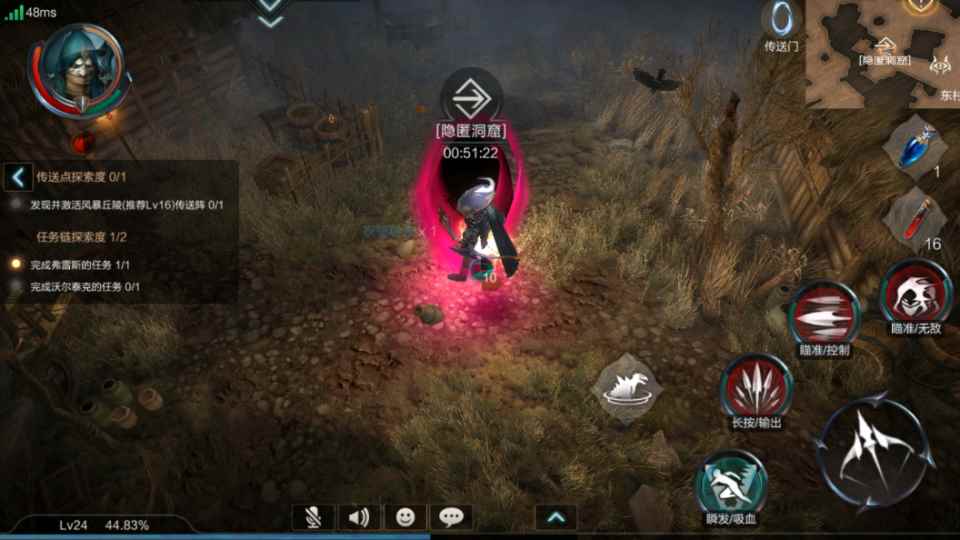The width and height of the screenshot is (960, 540).
Task: Activate the 瞄准/无敌 hooded skill
Action: coord(915,294)
